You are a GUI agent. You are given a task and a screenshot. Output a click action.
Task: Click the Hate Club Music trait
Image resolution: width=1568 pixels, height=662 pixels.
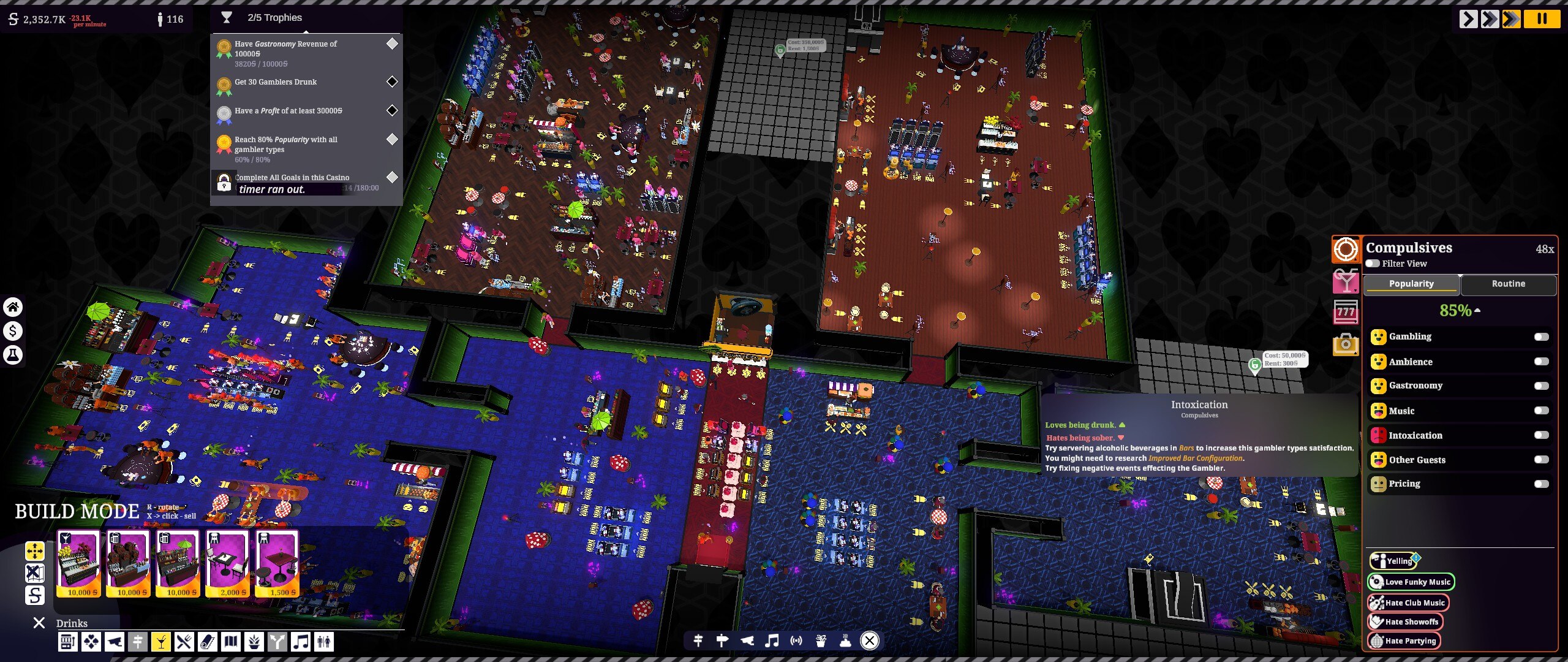click(1410, 603)
